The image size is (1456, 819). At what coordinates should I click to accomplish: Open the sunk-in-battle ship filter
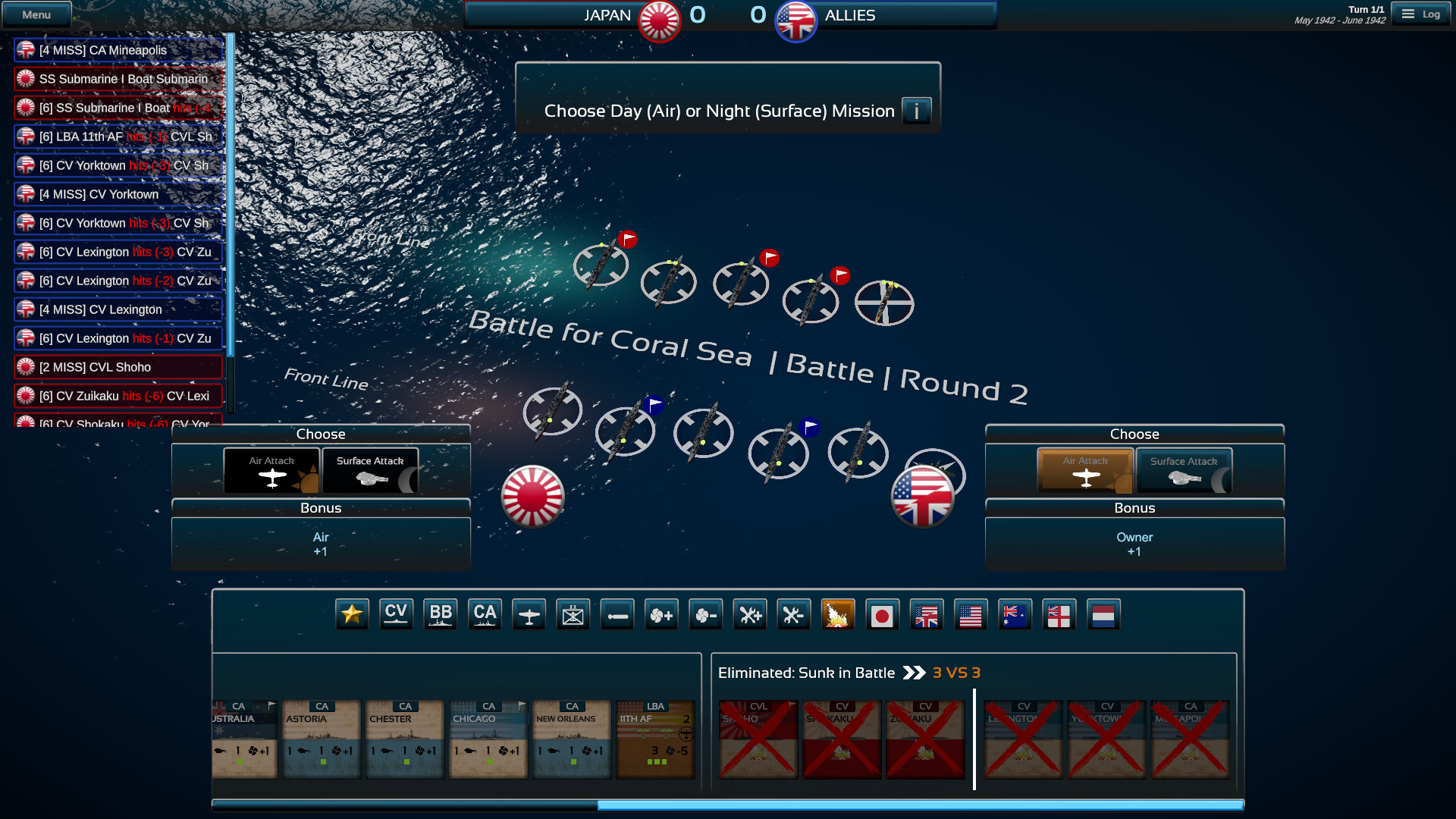[x=838, y=614]
